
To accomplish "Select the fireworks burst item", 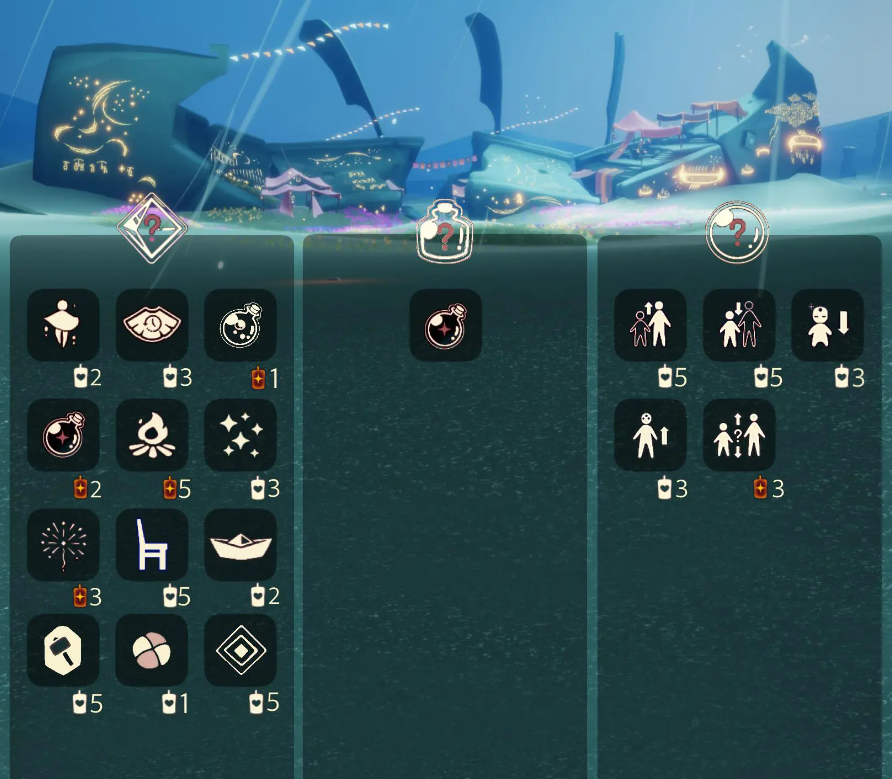I will pos(63,545).
